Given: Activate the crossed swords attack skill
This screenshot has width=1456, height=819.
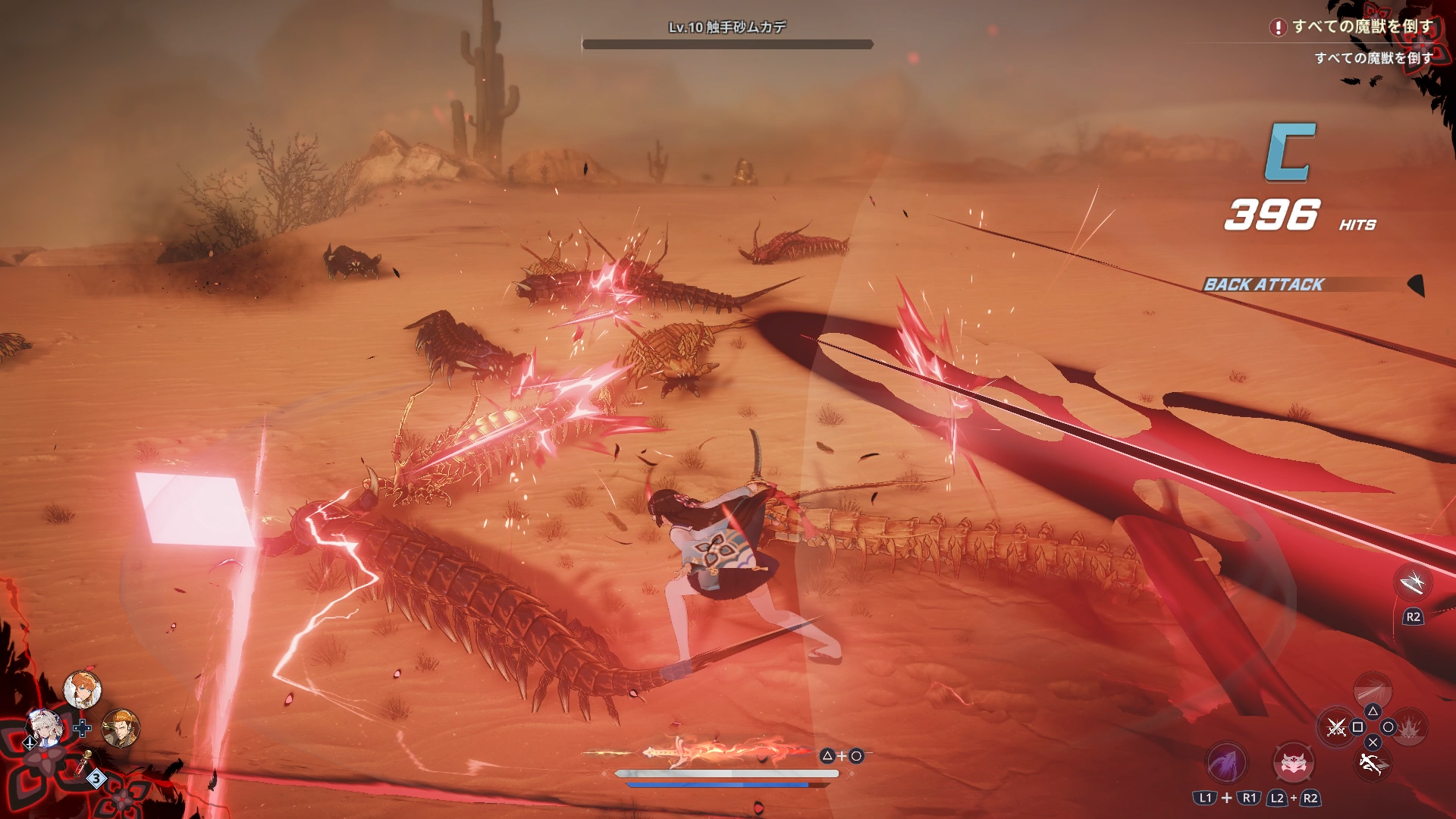Looking at the screenshot, I should 1336,728.
